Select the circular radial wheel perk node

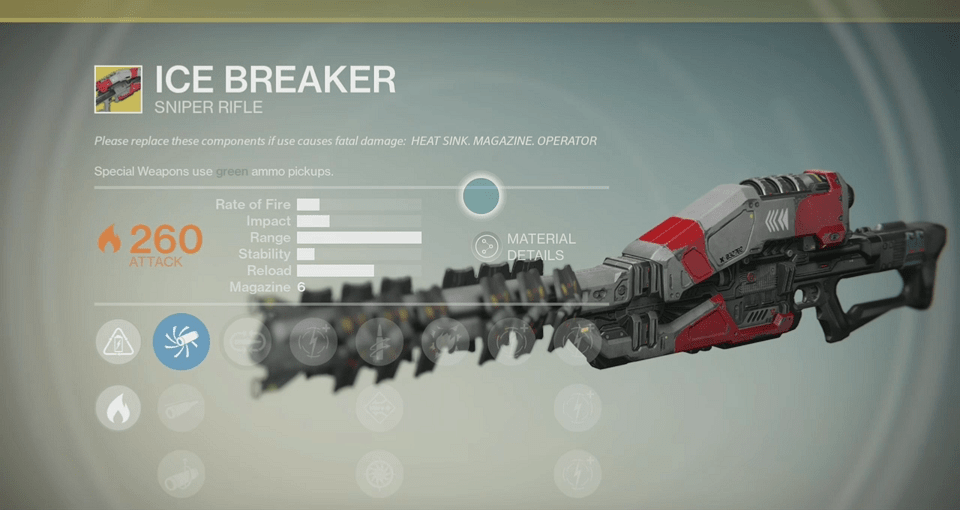(380, 473)
